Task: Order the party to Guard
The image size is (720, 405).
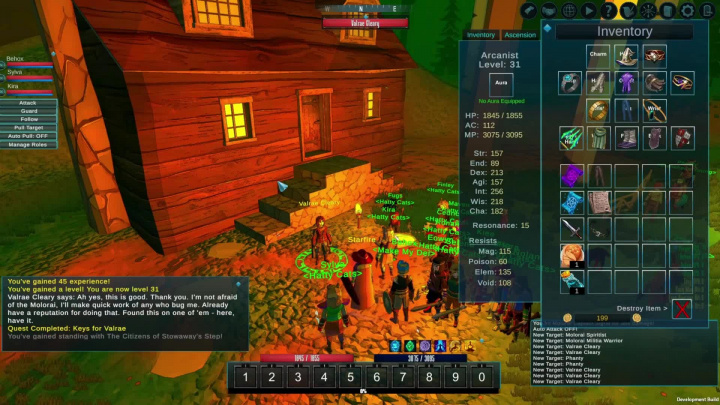Action: [x=28, y=110]
